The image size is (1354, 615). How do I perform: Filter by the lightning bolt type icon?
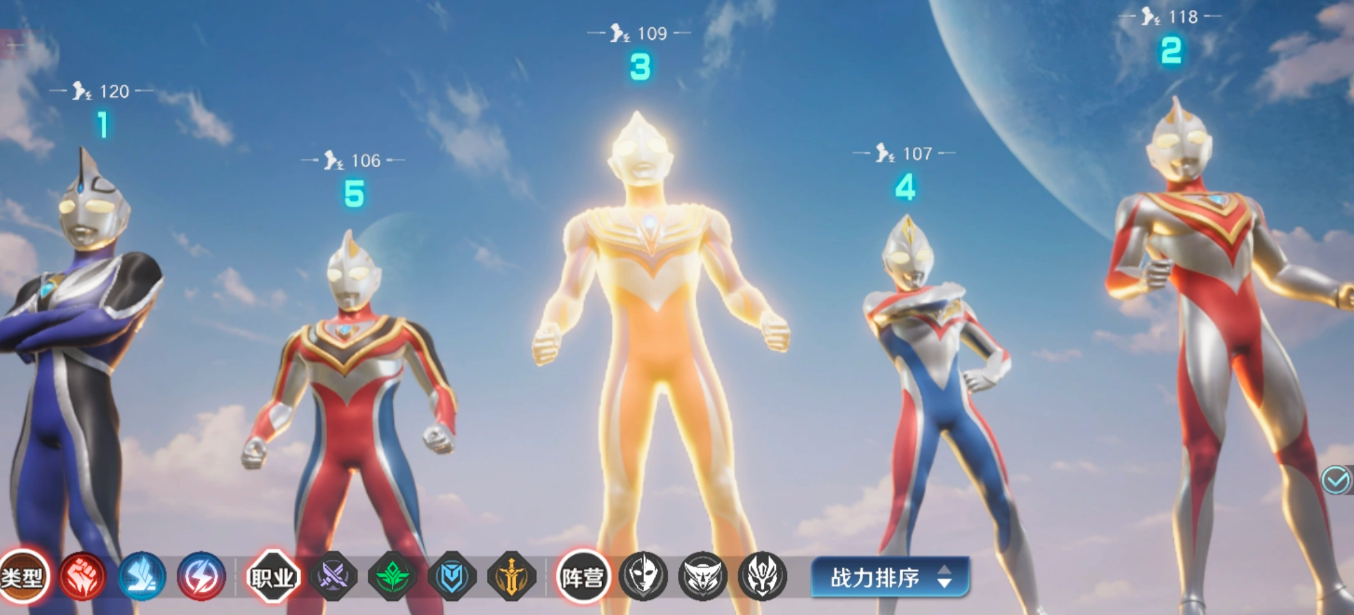pos(201,577)
